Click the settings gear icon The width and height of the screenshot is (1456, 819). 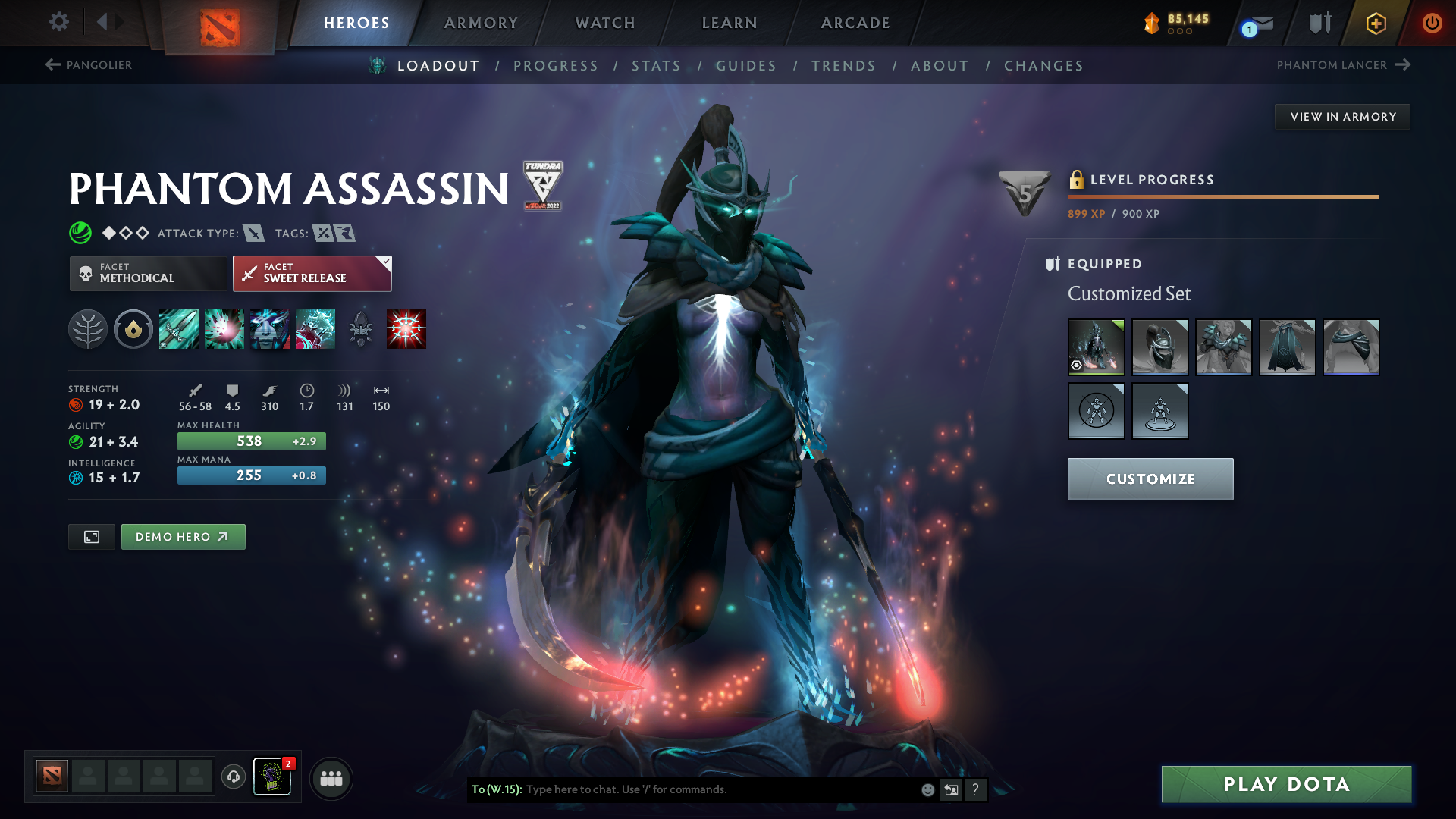point(58,22)
